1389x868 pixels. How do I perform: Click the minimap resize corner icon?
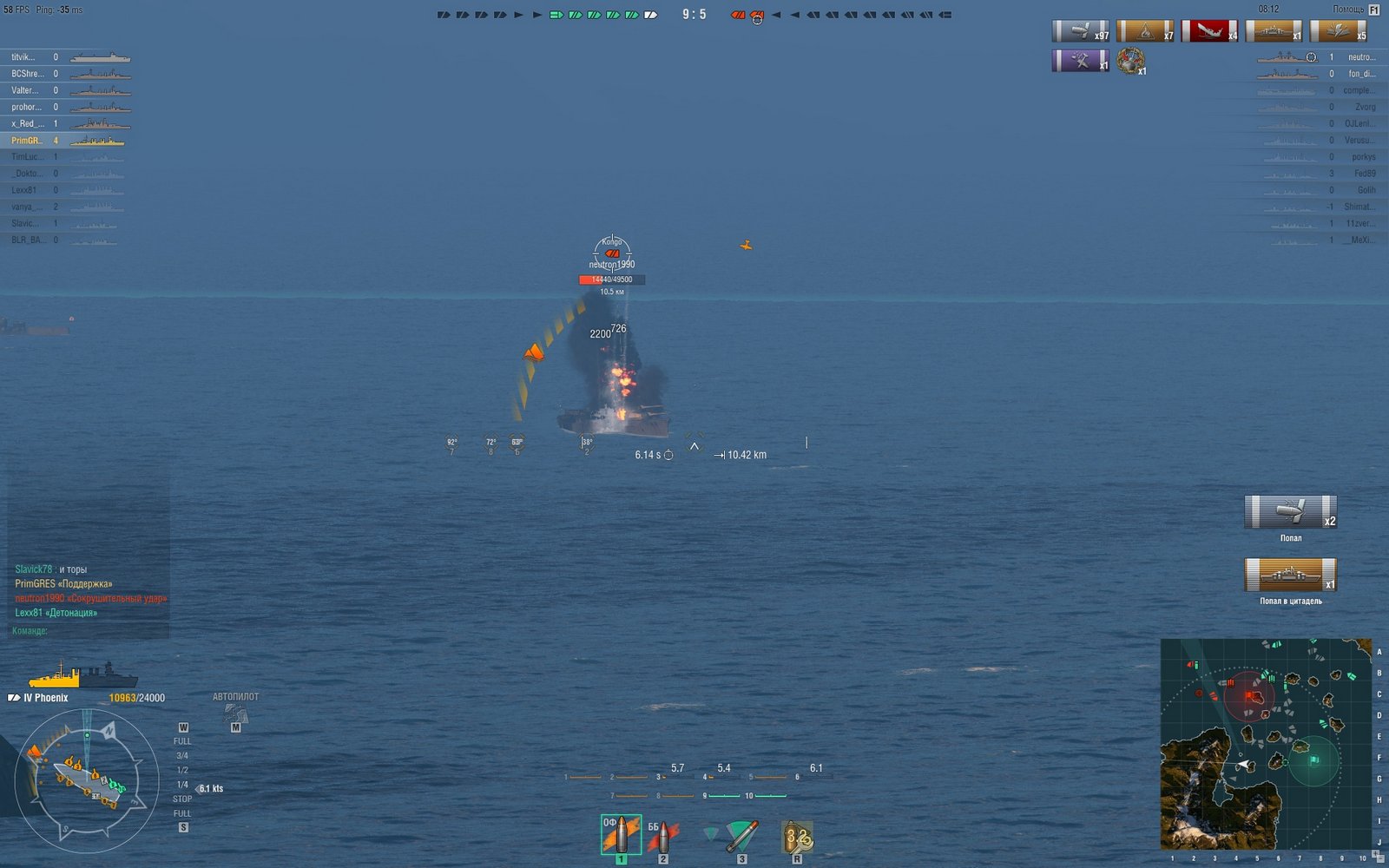pos(1378,858)
